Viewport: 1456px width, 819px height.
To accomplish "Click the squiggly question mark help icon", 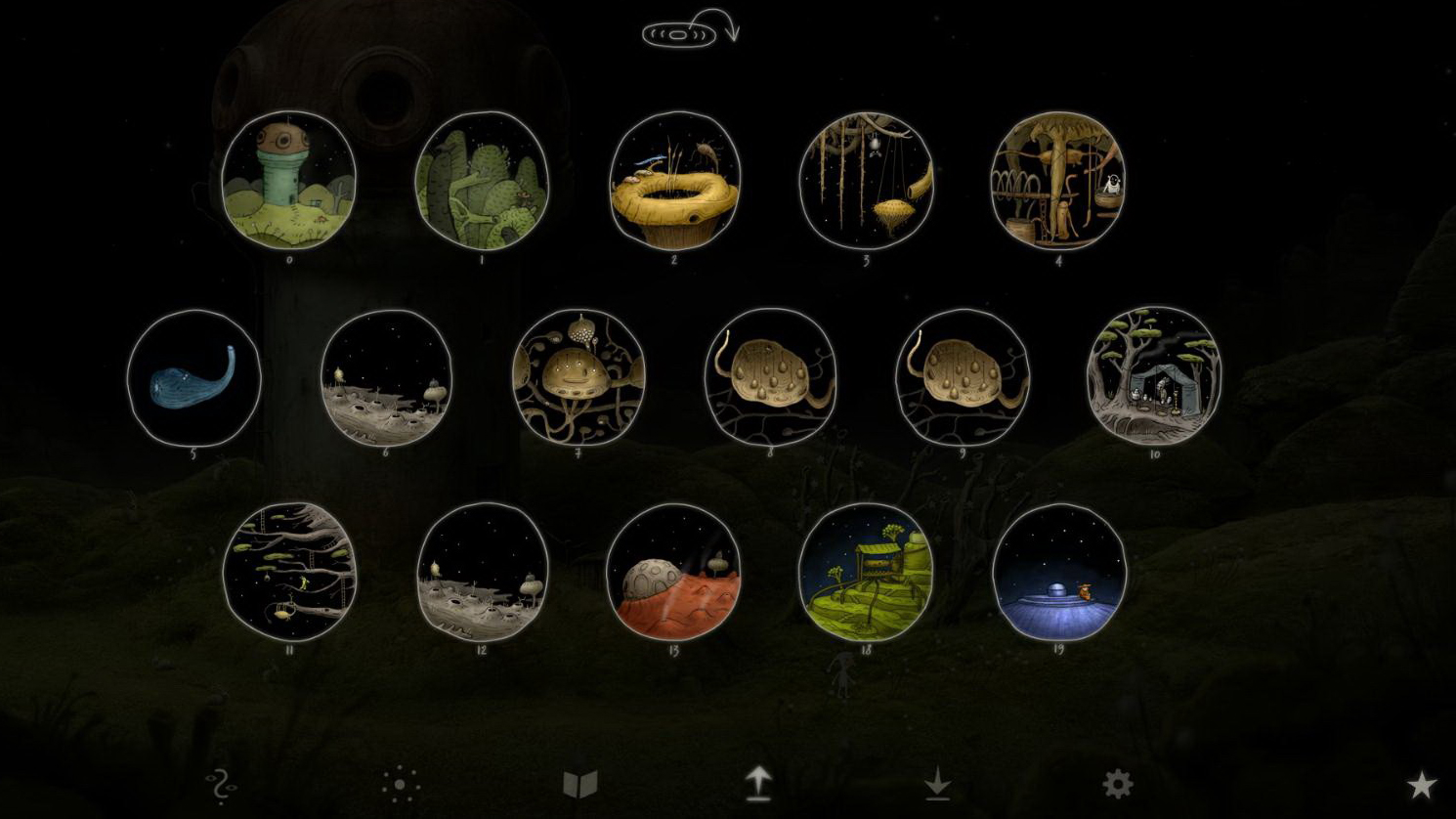I will 220,785.
